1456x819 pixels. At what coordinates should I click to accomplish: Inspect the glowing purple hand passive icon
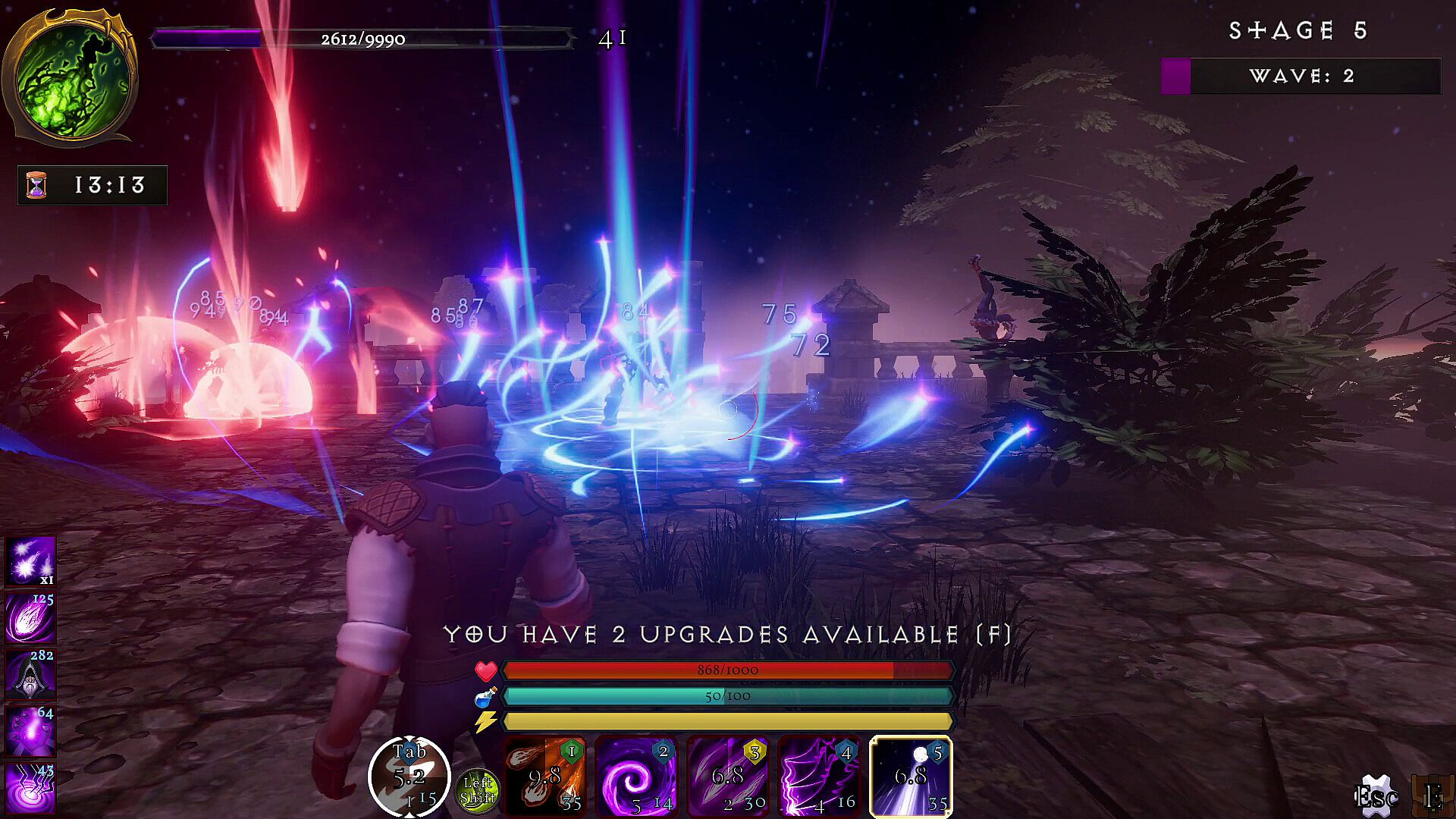31,730
